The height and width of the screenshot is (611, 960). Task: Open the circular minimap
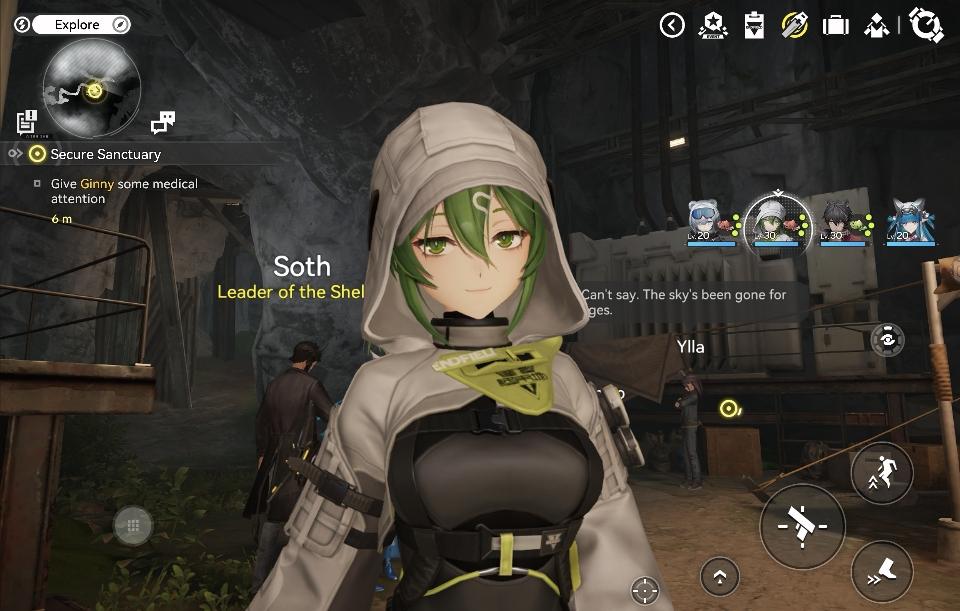click(91, 89)
